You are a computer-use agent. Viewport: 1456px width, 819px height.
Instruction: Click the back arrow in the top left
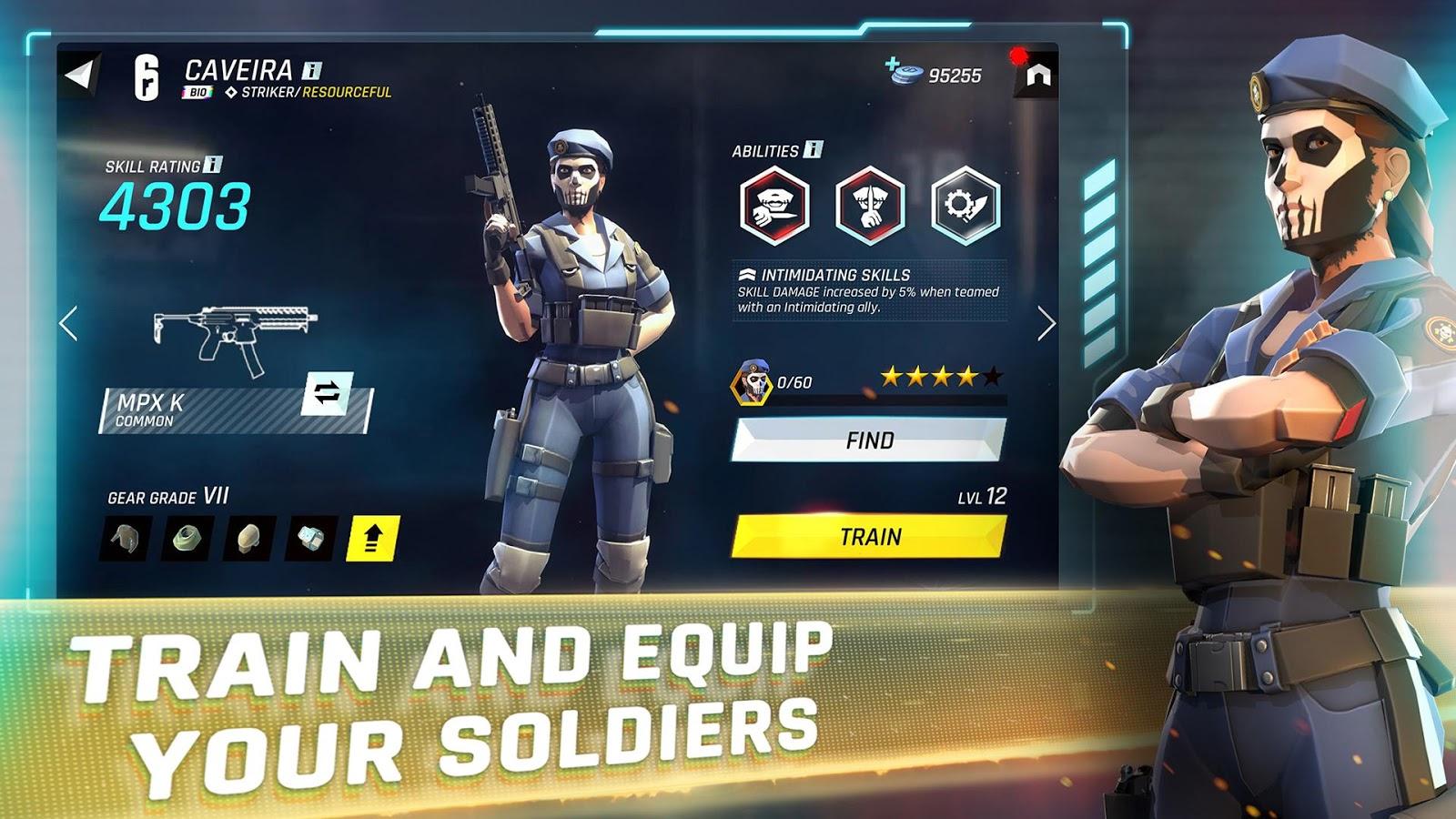tap(80, 73)
